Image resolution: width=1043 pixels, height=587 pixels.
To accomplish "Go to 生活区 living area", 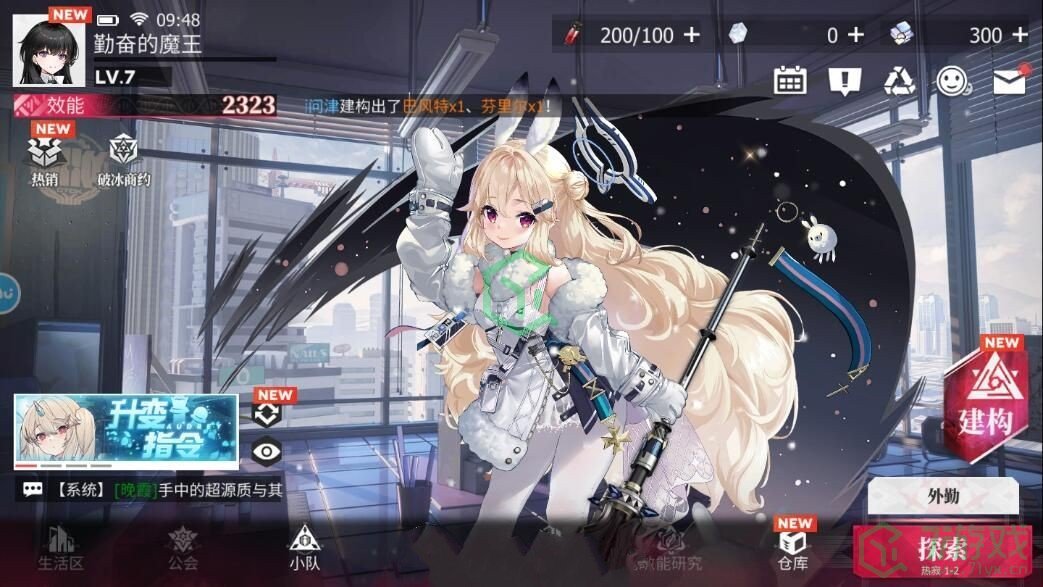I will (59, 547).
